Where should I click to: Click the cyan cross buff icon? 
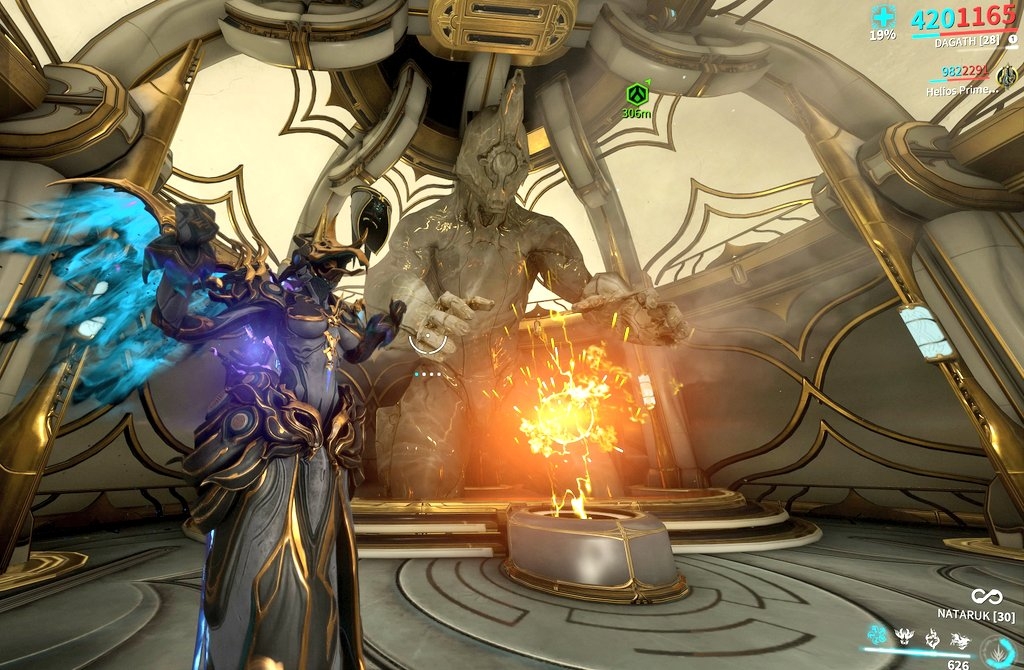pos(882,16)
